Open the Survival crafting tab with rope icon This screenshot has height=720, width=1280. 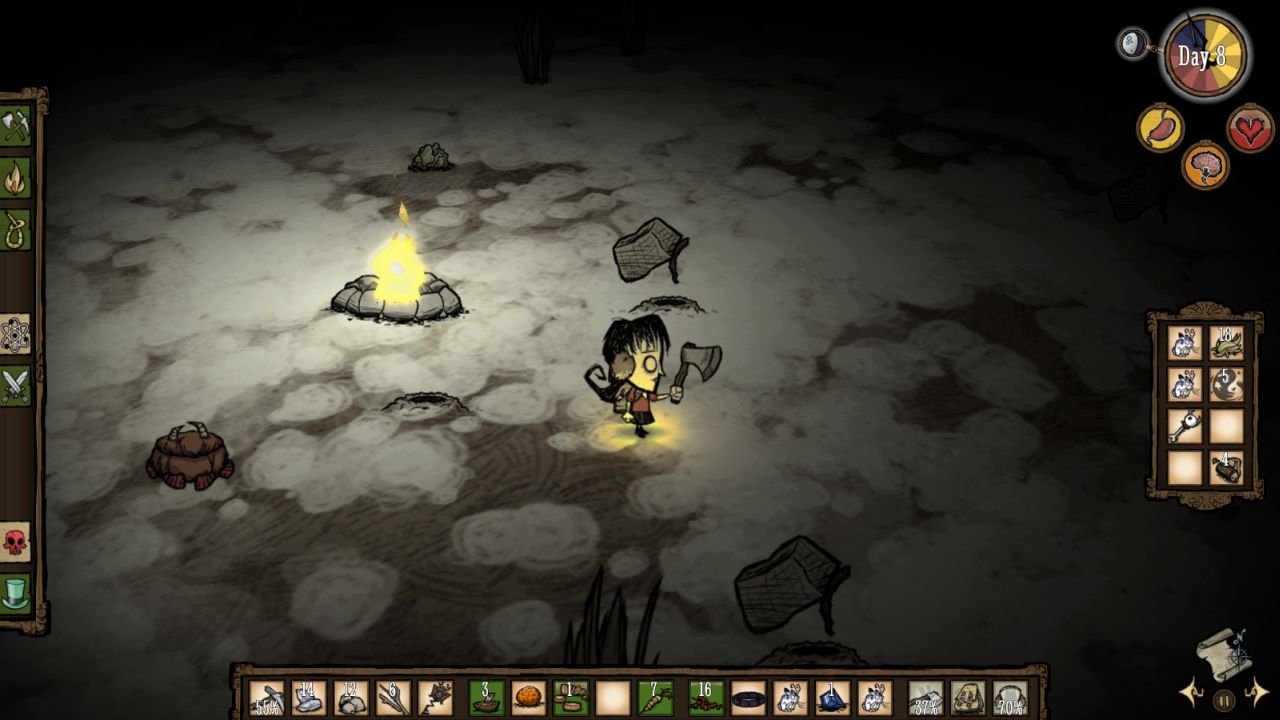pyautogui.click(x=16, y=229)
